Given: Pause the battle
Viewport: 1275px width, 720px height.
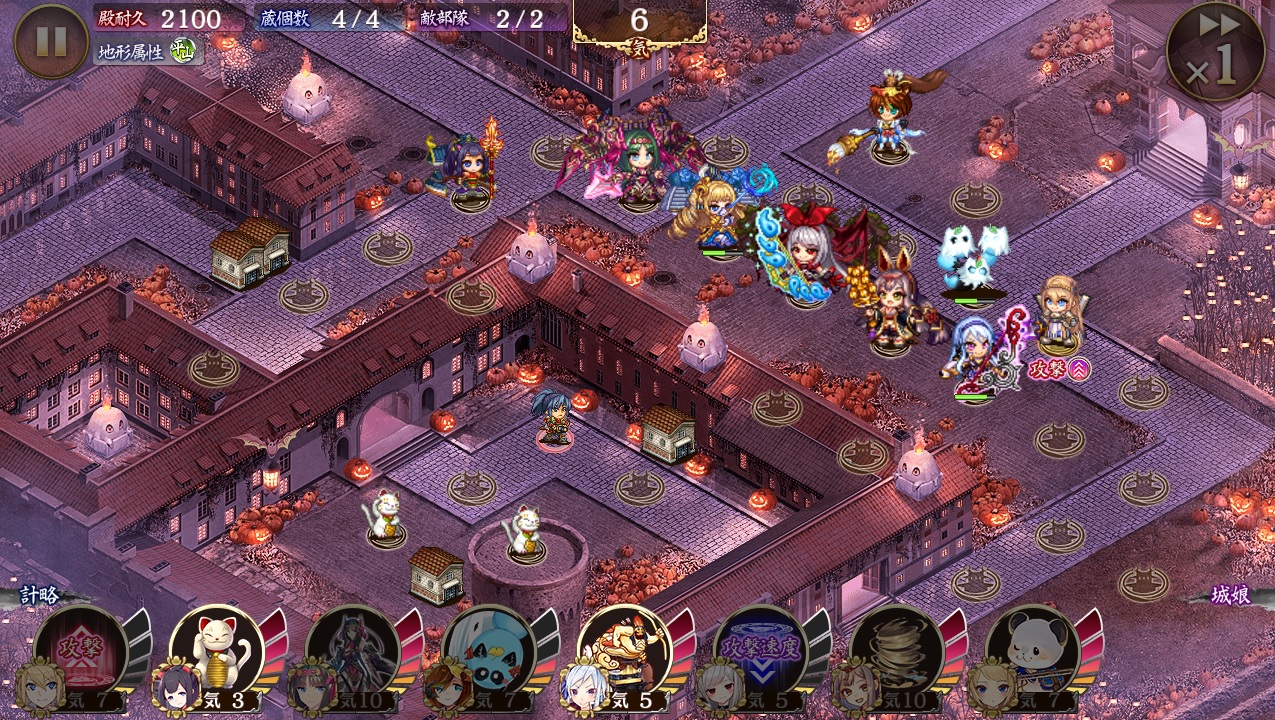Looking at the screenshot, I should [51, 41].
